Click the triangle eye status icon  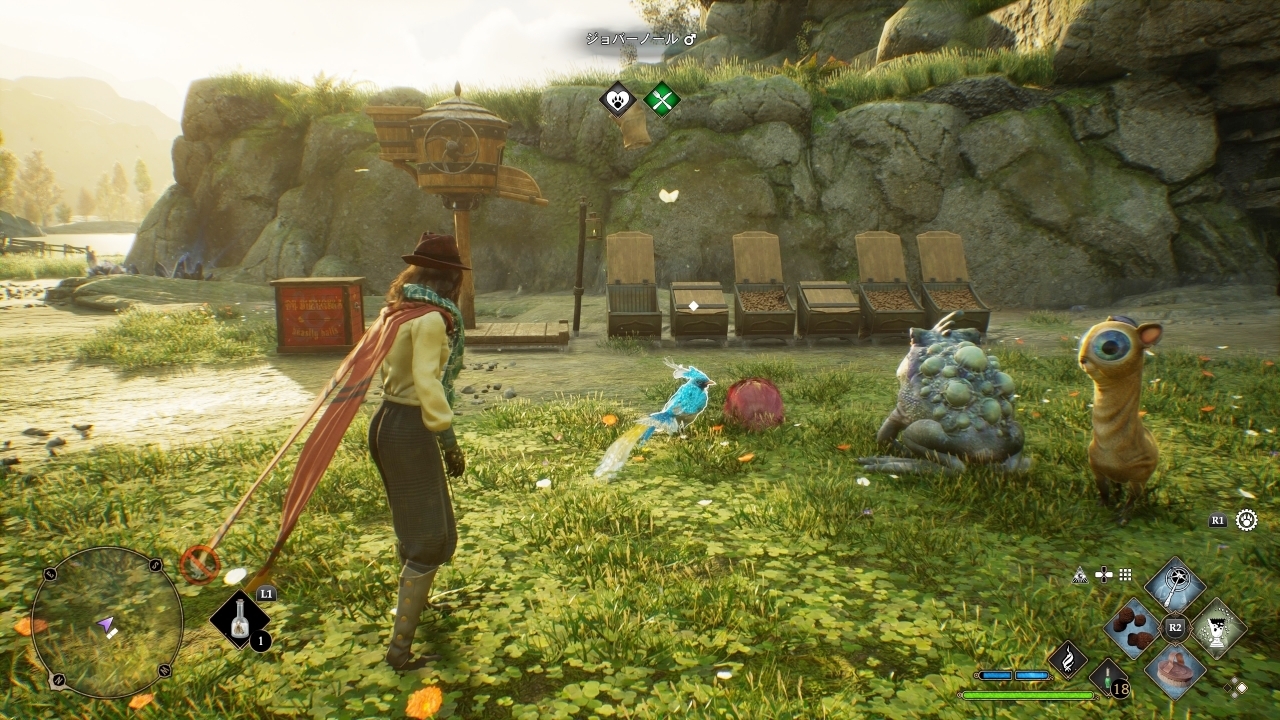[x=1079, y=575]
